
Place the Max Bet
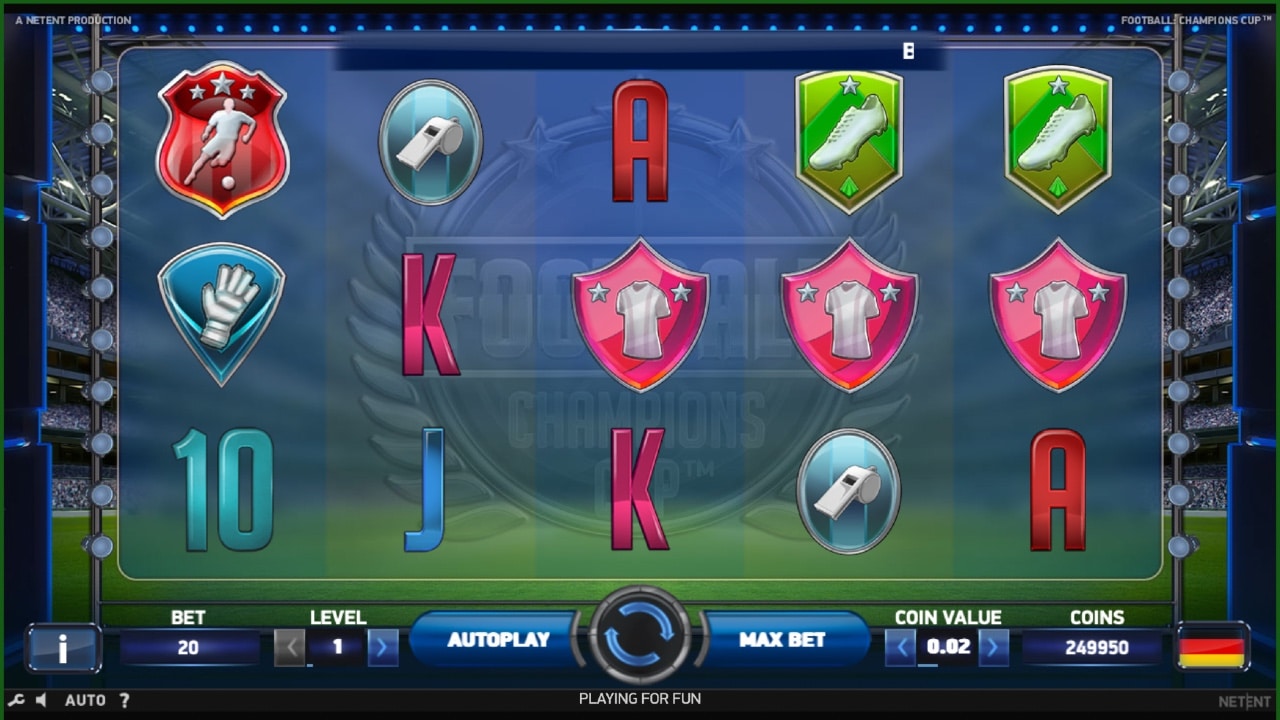click(x=782, y=640)
